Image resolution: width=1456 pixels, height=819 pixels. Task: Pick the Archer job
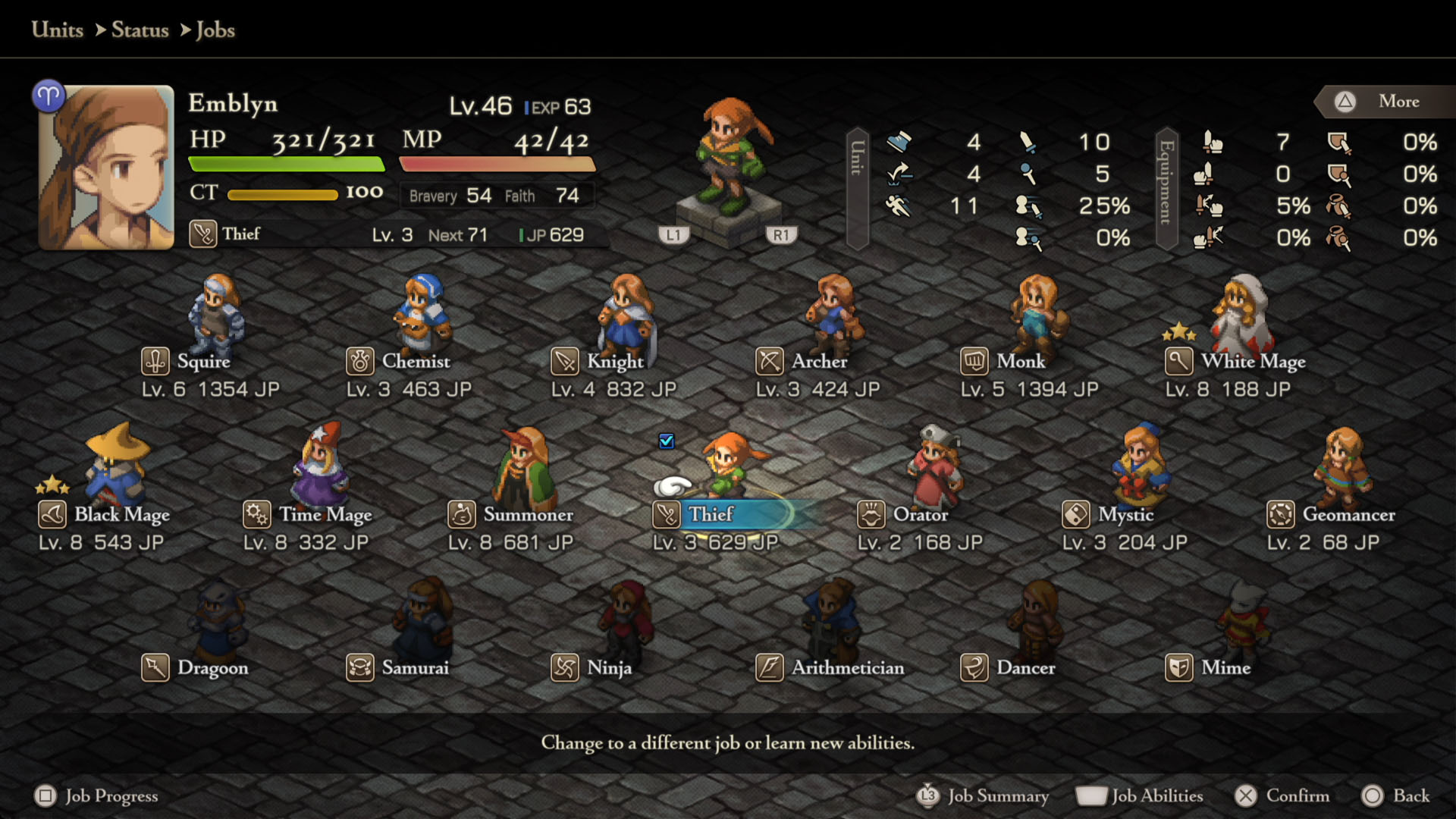click(819, 362)
